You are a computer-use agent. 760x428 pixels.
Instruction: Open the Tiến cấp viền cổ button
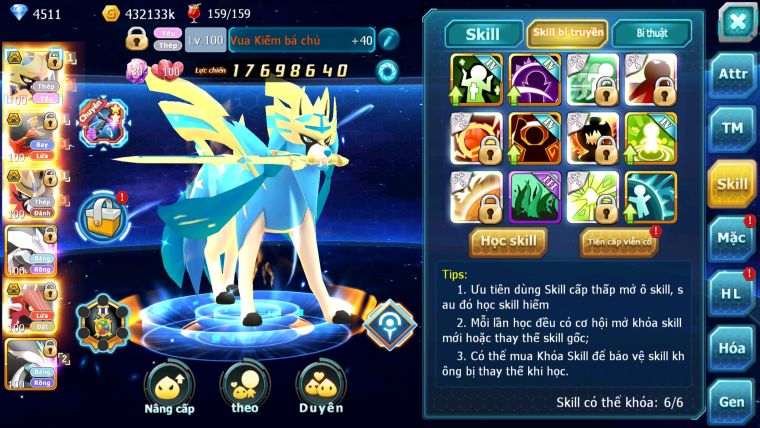pos(619,241)
